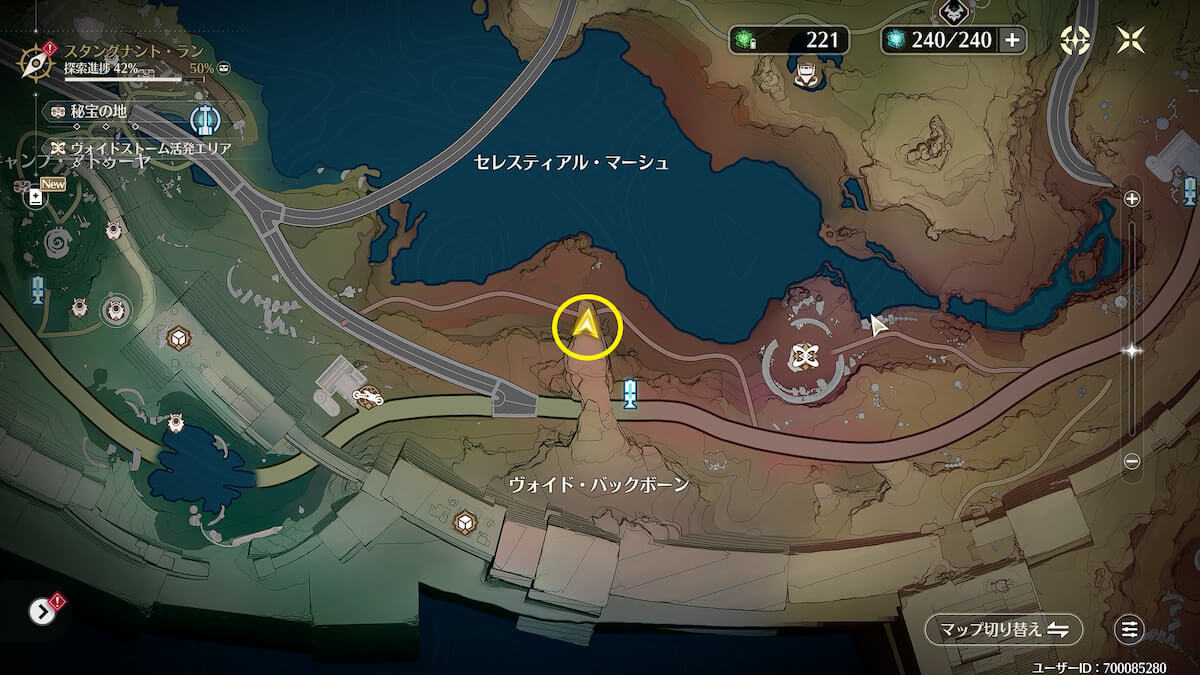The image size is (1200, 675).
Task: Adjust the map zoom slider handle
Action: click(x=1132, y=351)
